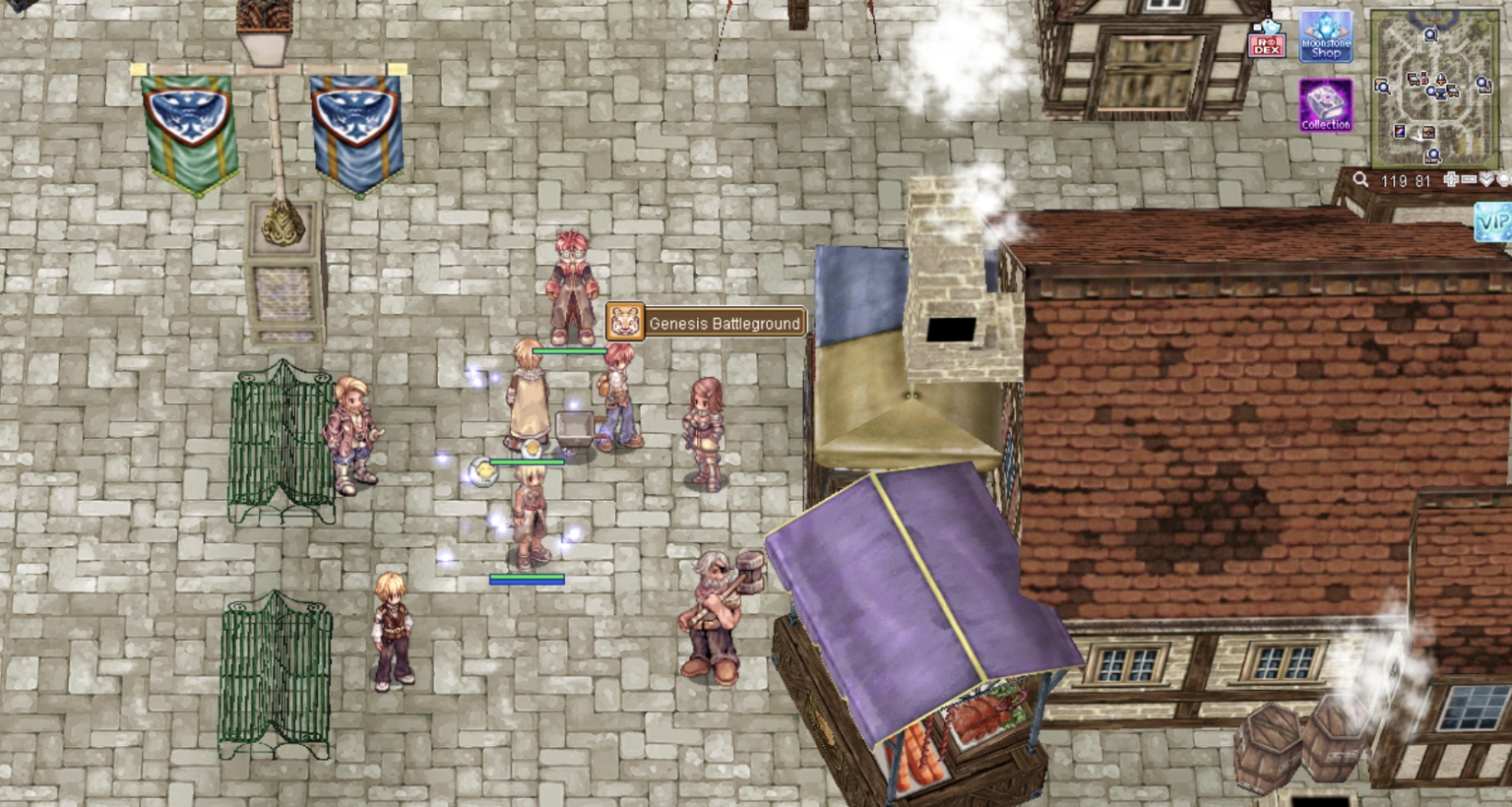
Task: Open the Moonstone Shop
Action: pyautogui.click(x=1326, y=37)
